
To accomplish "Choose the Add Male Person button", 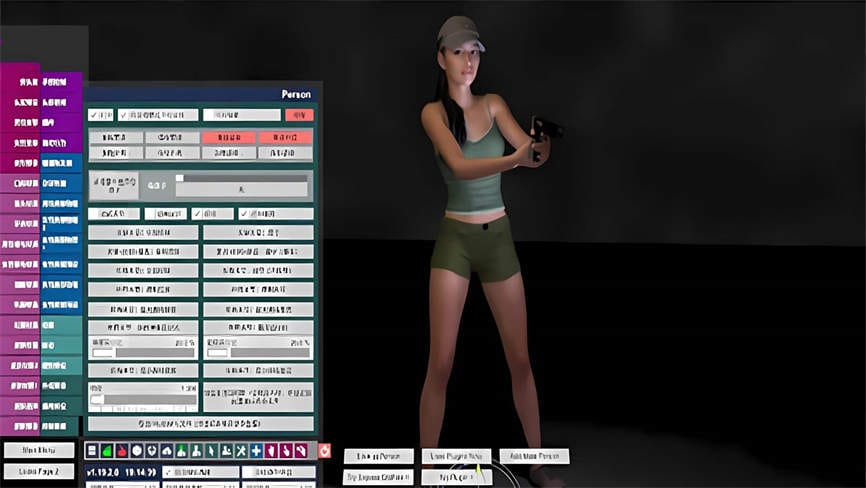I will (x=534, y=456).
